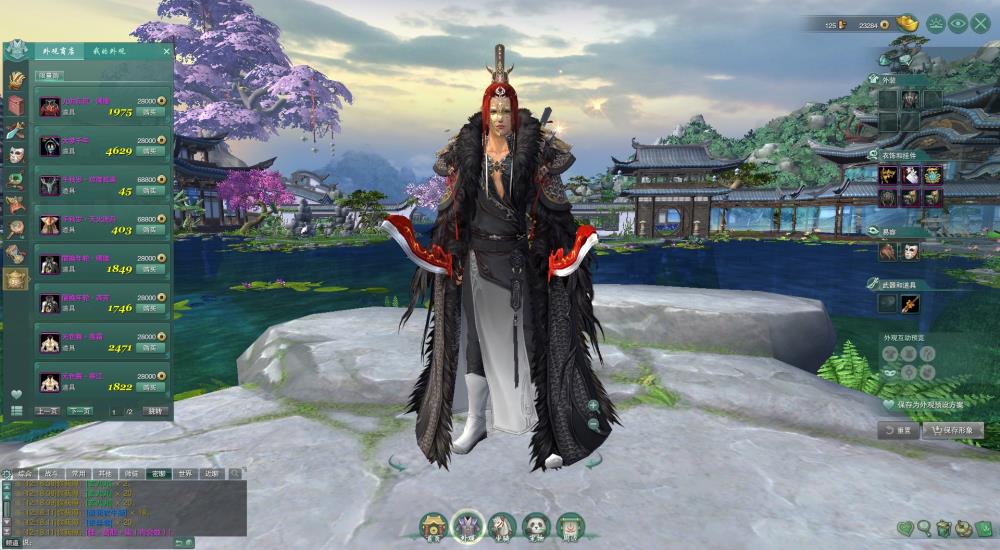Open the house icon in bottom bar

433,526
